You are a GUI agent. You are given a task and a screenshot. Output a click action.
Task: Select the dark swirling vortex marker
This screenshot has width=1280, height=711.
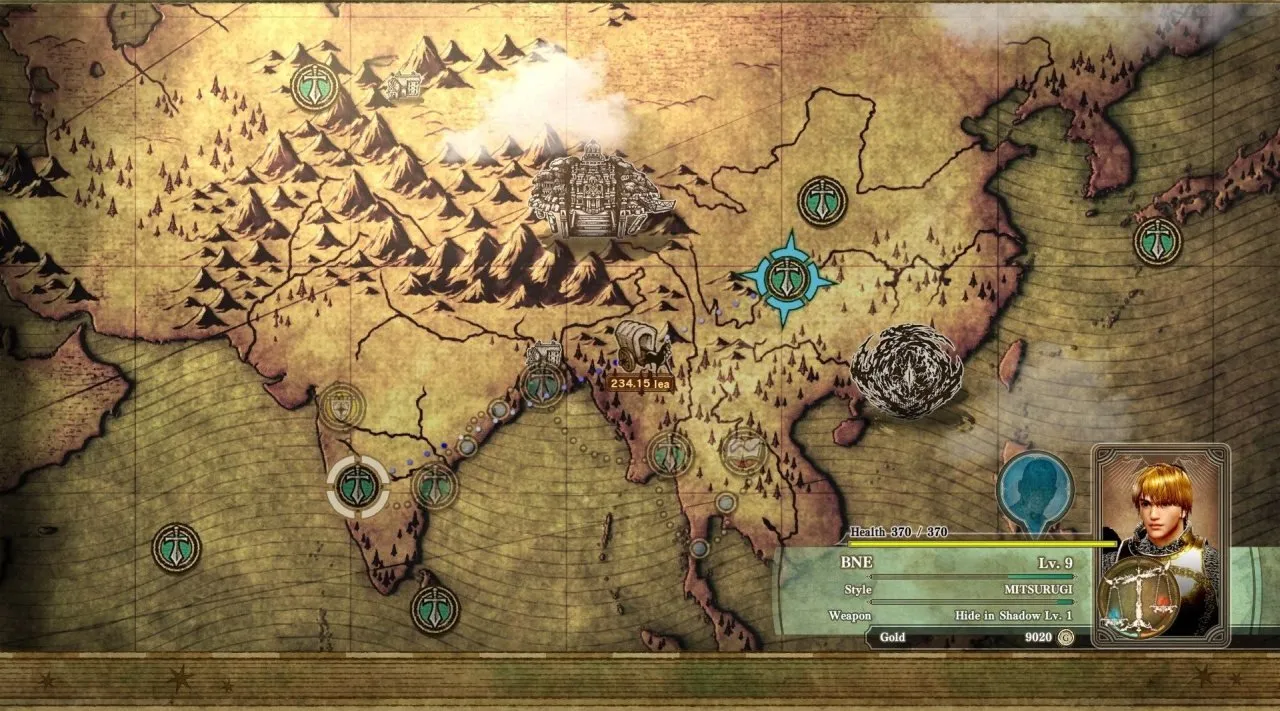tap(906, 370)
